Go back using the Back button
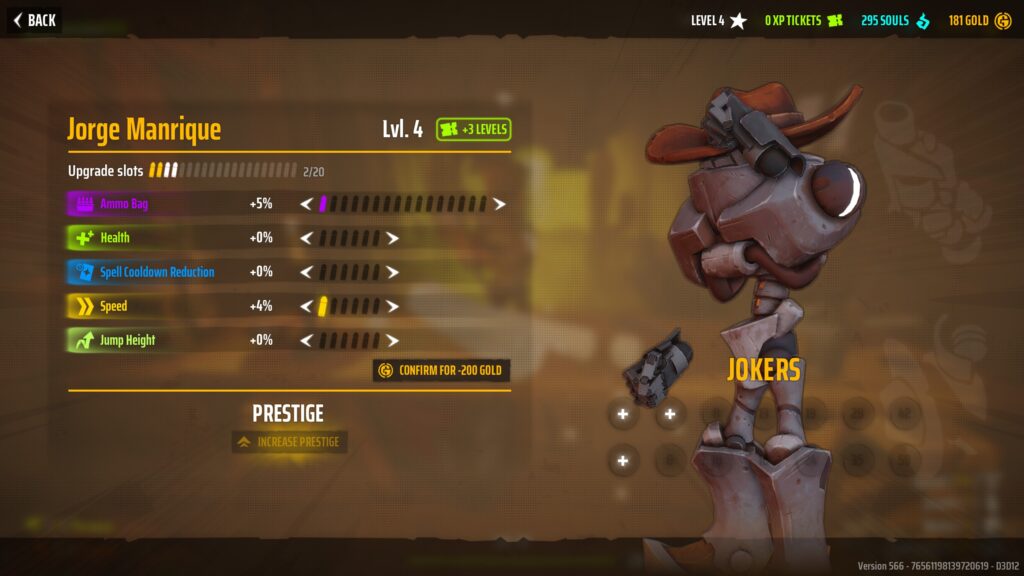 pos(34,20)
